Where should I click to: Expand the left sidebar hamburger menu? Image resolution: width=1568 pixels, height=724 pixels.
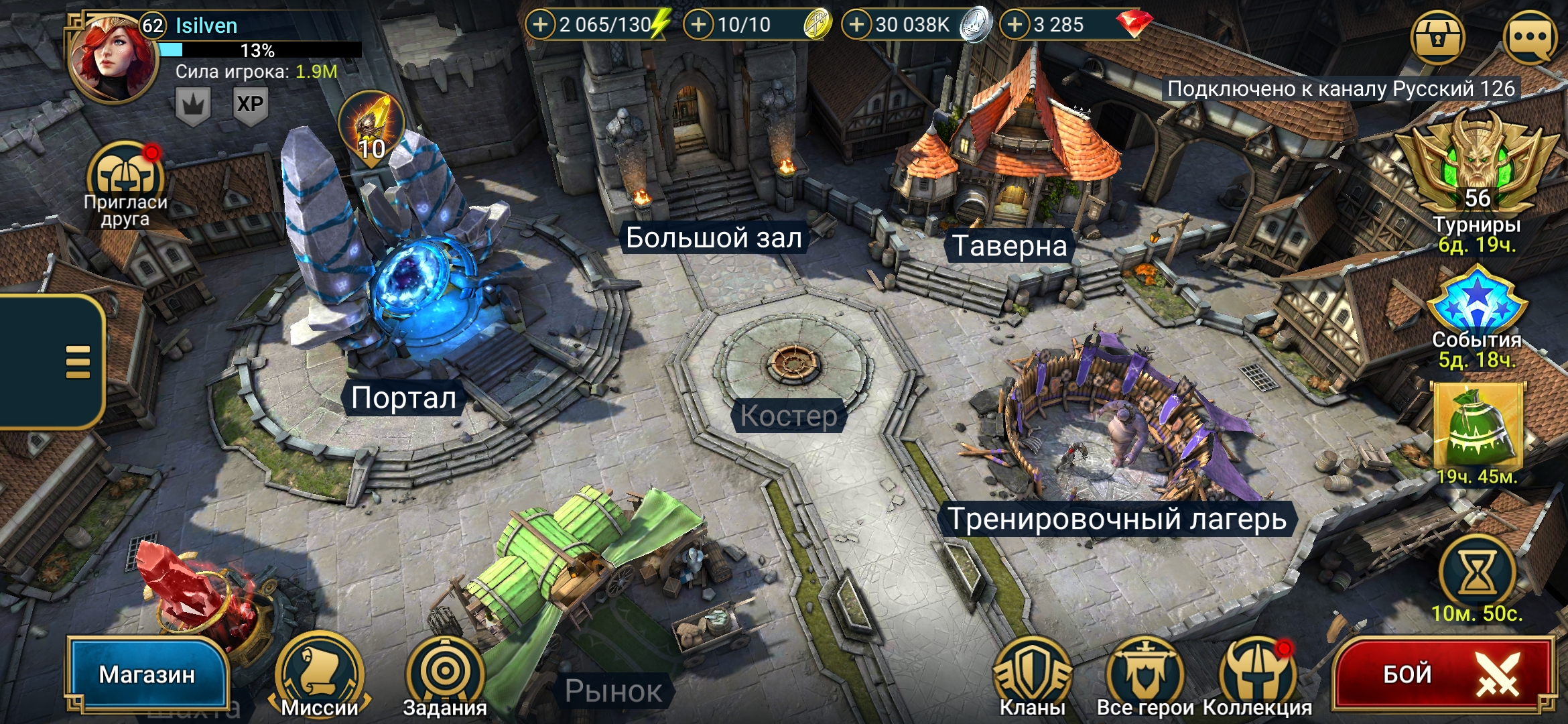76,360
